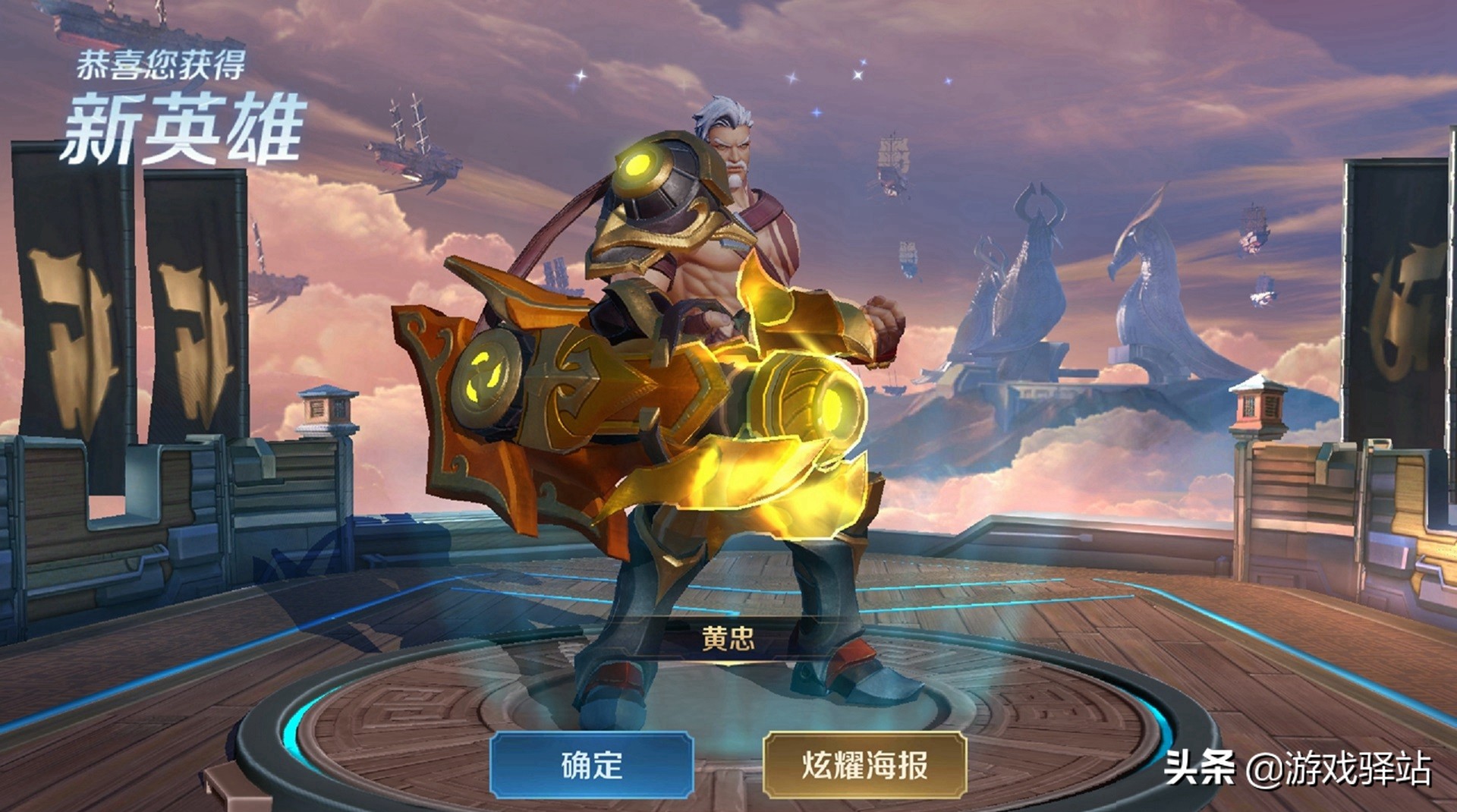This screenshot has width=1457, height=812.
Task: Confirm the new hero with 确定
Action: (x=592, y=765)
